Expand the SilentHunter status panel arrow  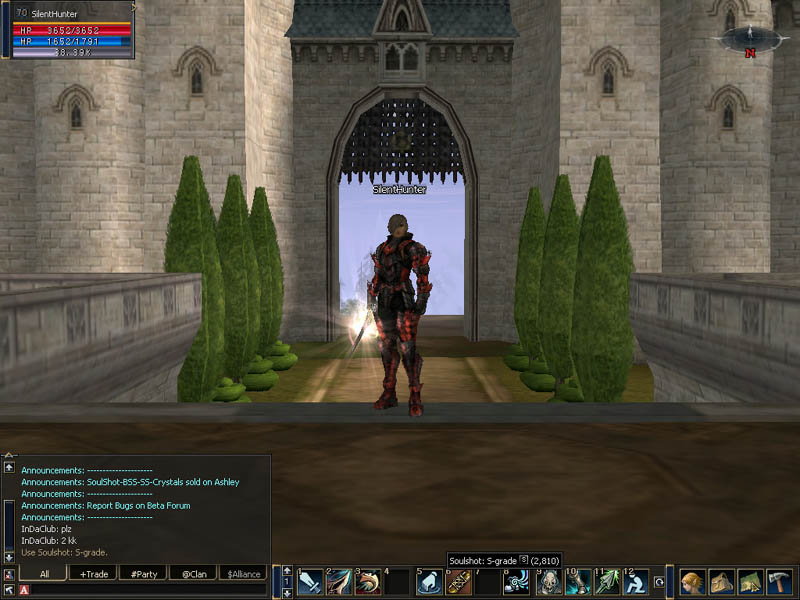click(133, 5)
